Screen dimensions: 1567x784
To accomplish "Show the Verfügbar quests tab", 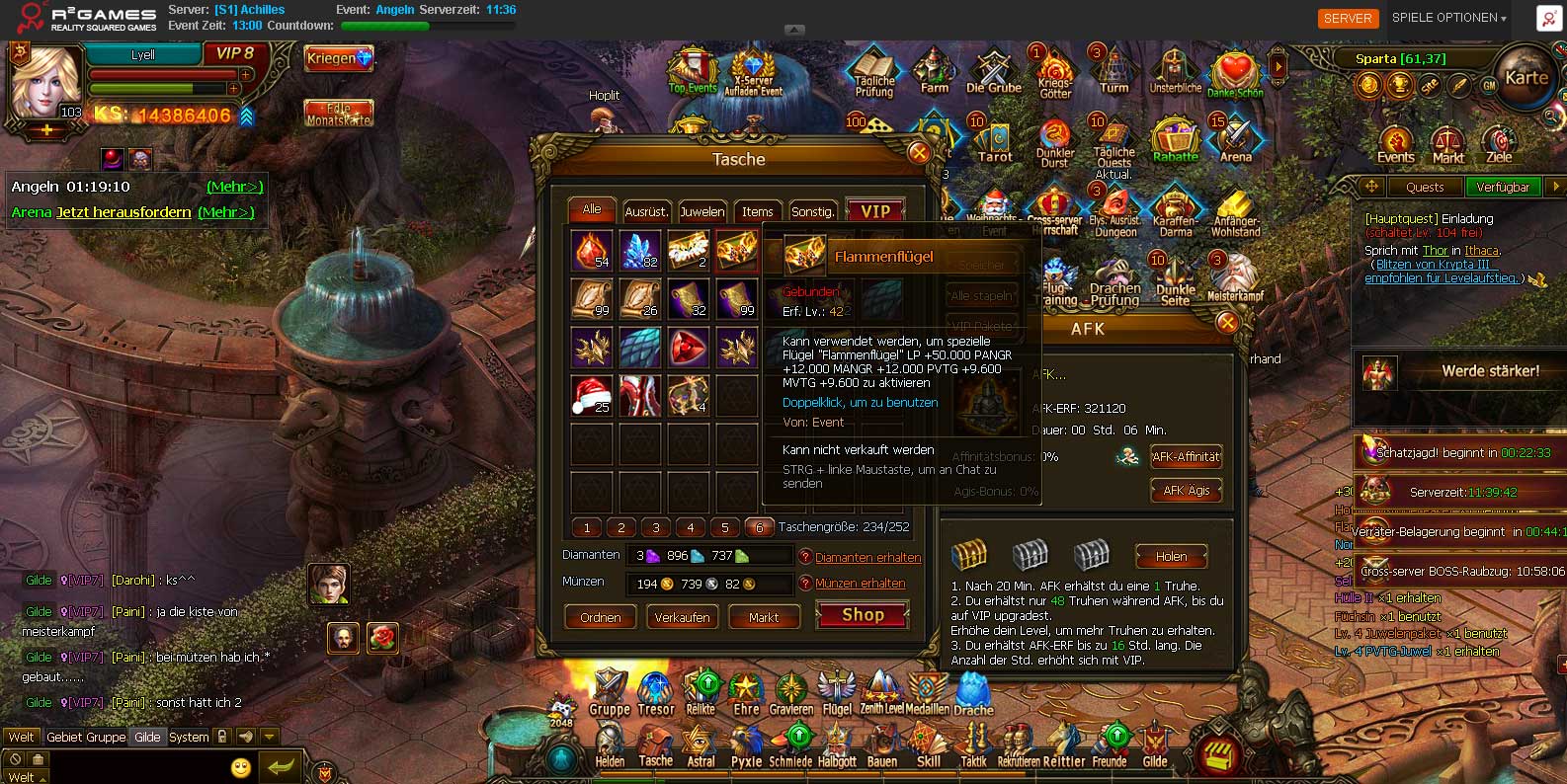I will 1503,187.
